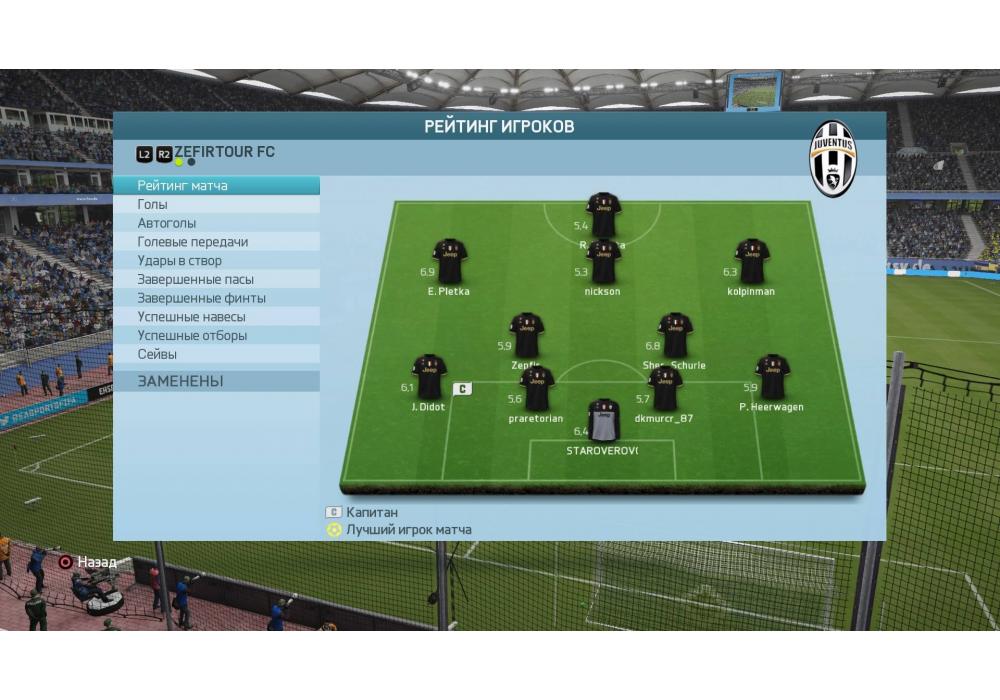Select player E. Pletka's shirt
Screen dimensions: 1000x700
pyautogui.click(x=449, y=262)
